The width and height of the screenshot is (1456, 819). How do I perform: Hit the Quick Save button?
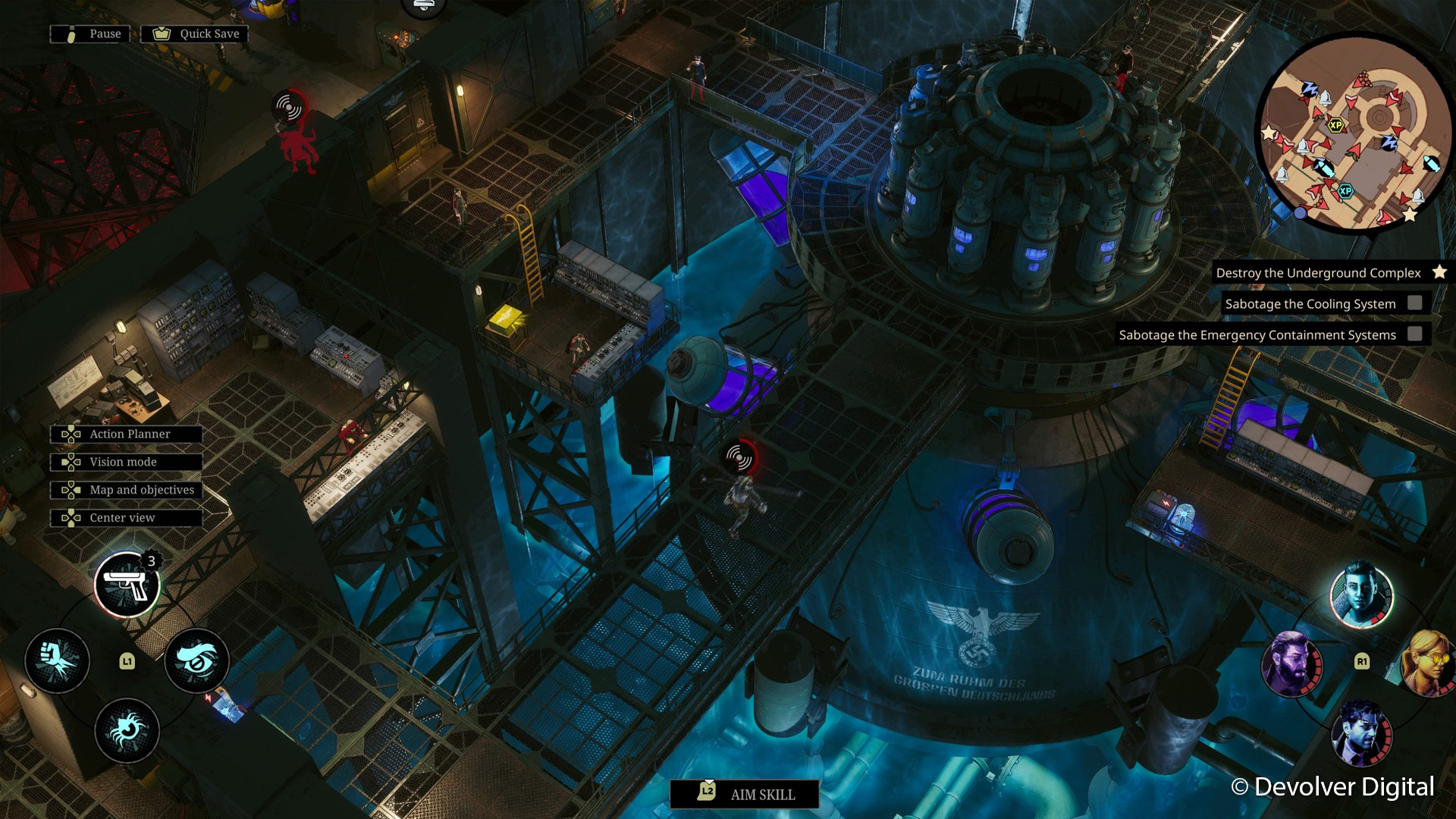tap(195, 34)
